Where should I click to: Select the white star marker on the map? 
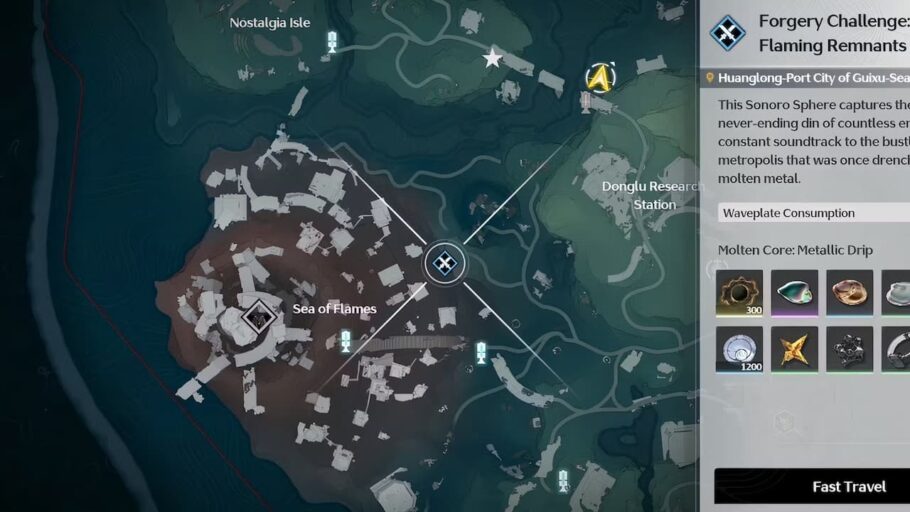point(492,59)
